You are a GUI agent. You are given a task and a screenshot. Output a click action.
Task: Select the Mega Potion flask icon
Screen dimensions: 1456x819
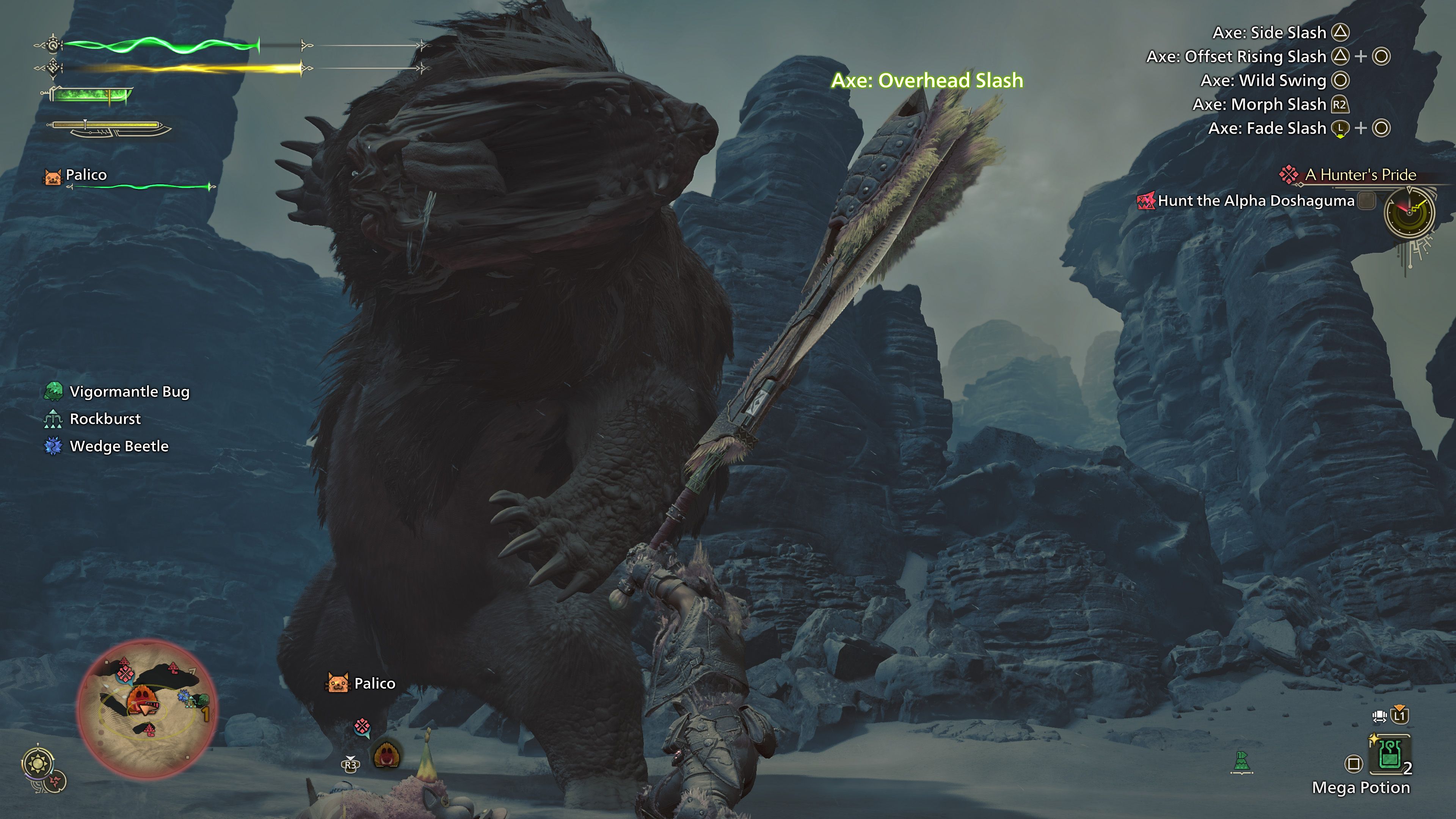click(x=1390, y=754)
